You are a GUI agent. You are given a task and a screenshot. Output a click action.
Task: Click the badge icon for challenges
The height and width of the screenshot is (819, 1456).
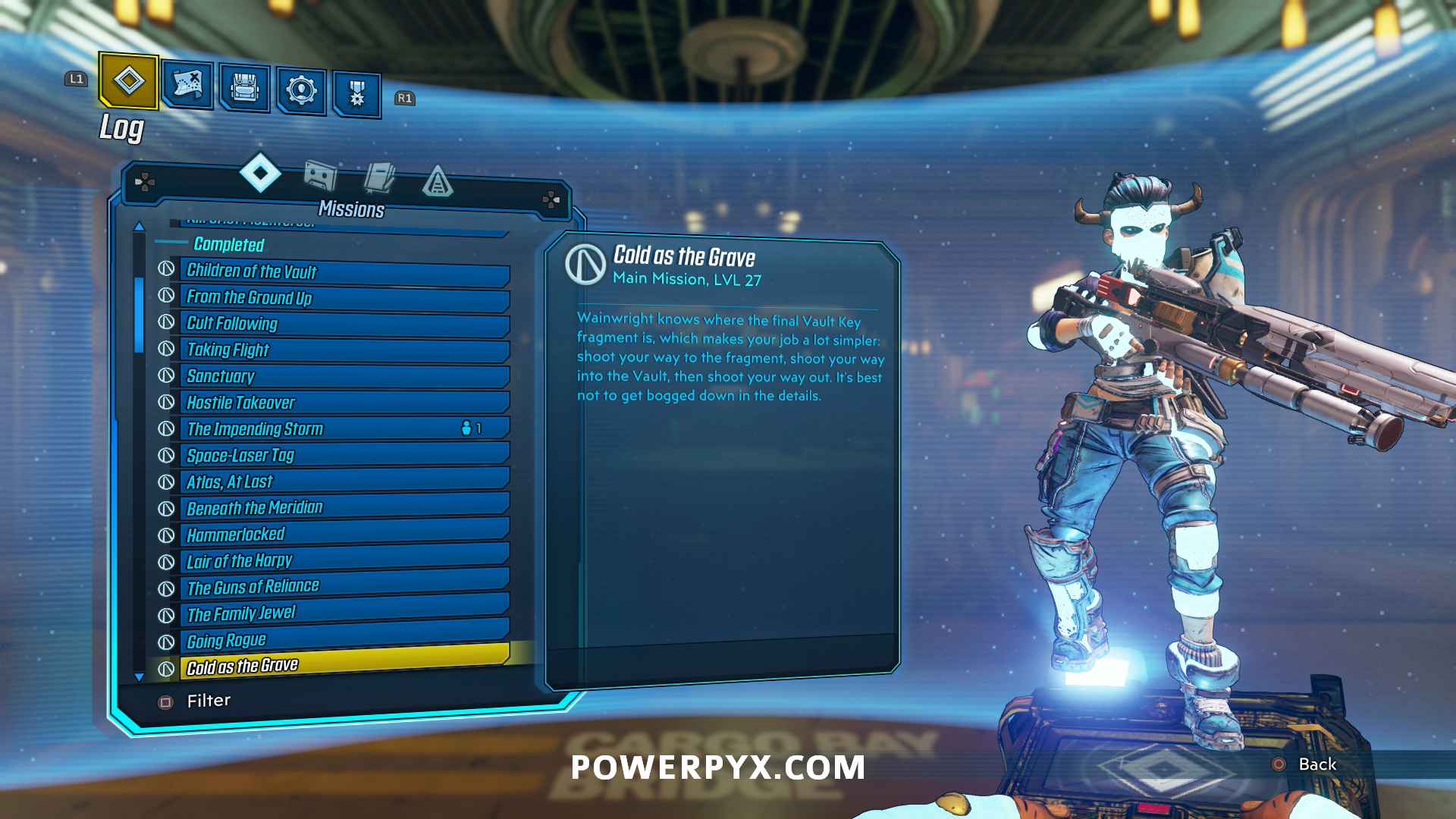[356, 91]
